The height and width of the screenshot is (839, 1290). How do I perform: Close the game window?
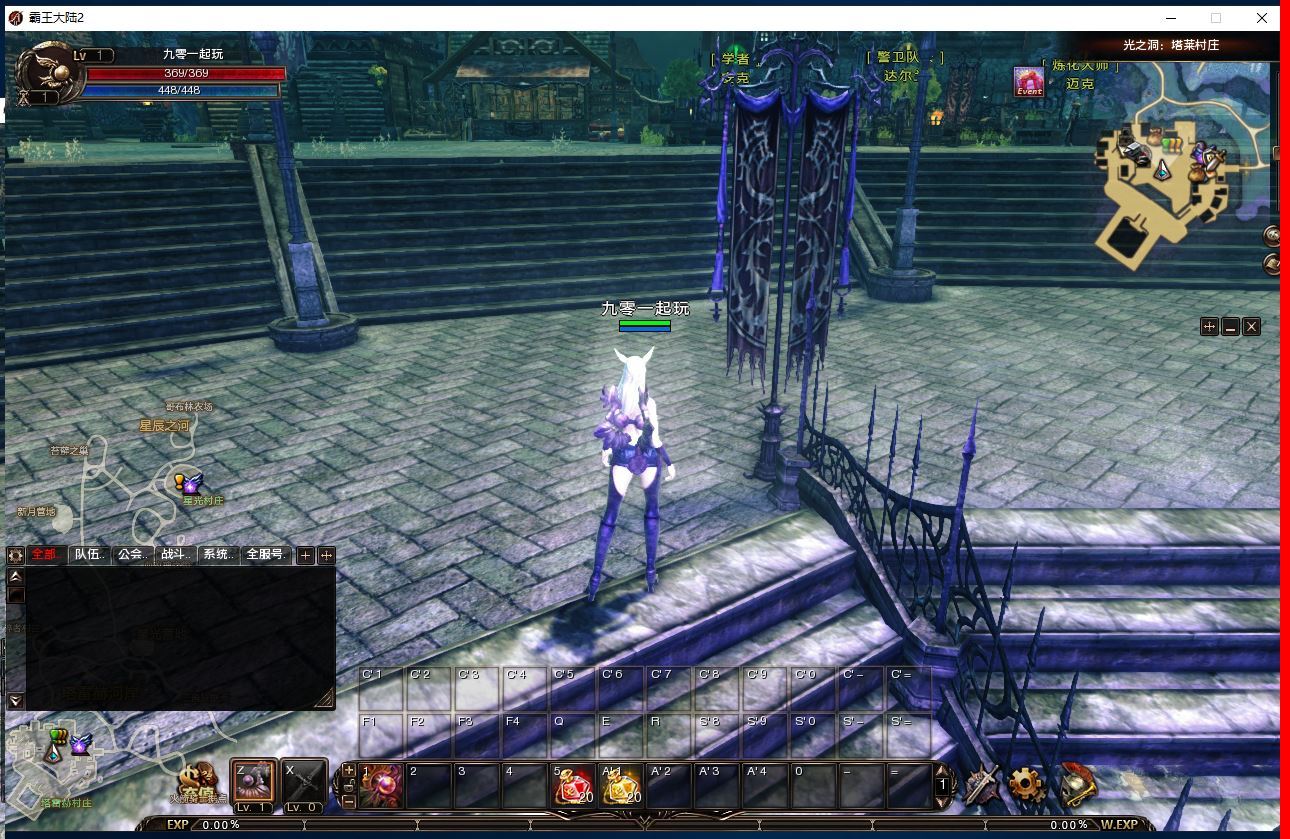[1262, 18]
